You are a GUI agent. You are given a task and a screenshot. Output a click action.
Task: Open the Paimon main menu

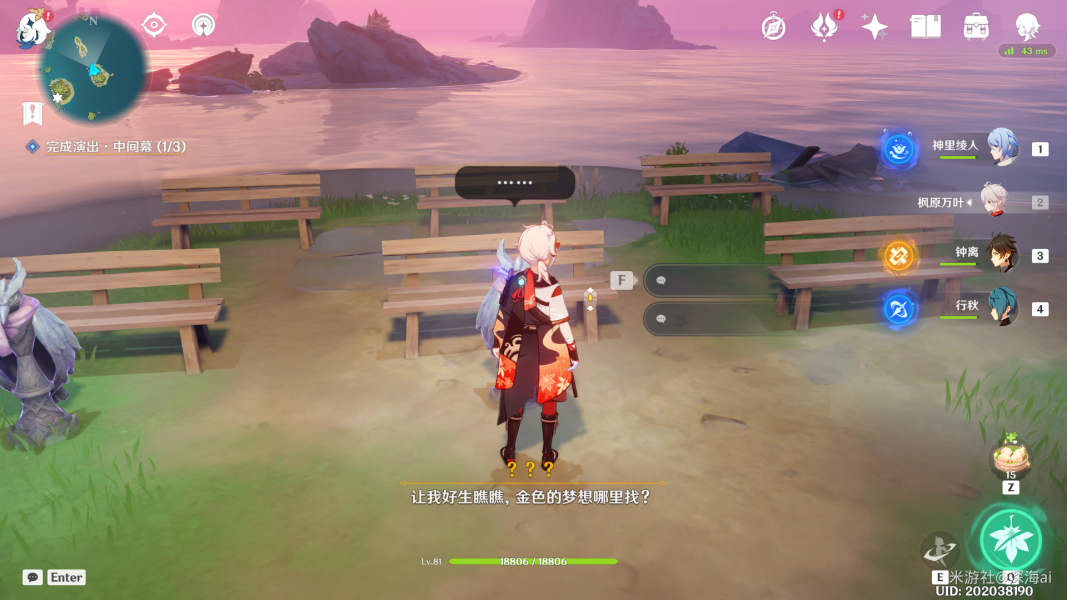pos(33,29)
